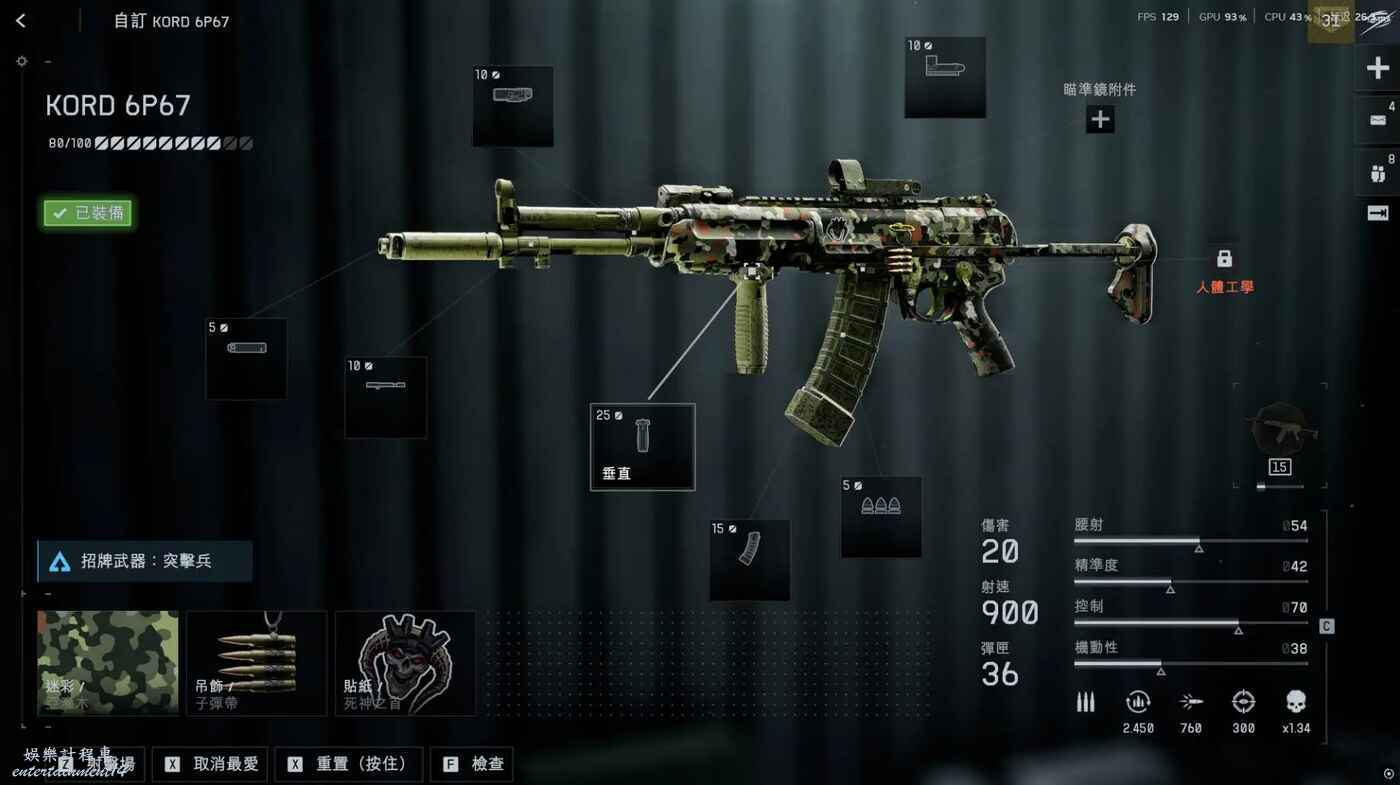The height and width of the screenshot is (785, 1400).
Task: Choose the 迷彩 camouflage tile
Action: [108, 662]
